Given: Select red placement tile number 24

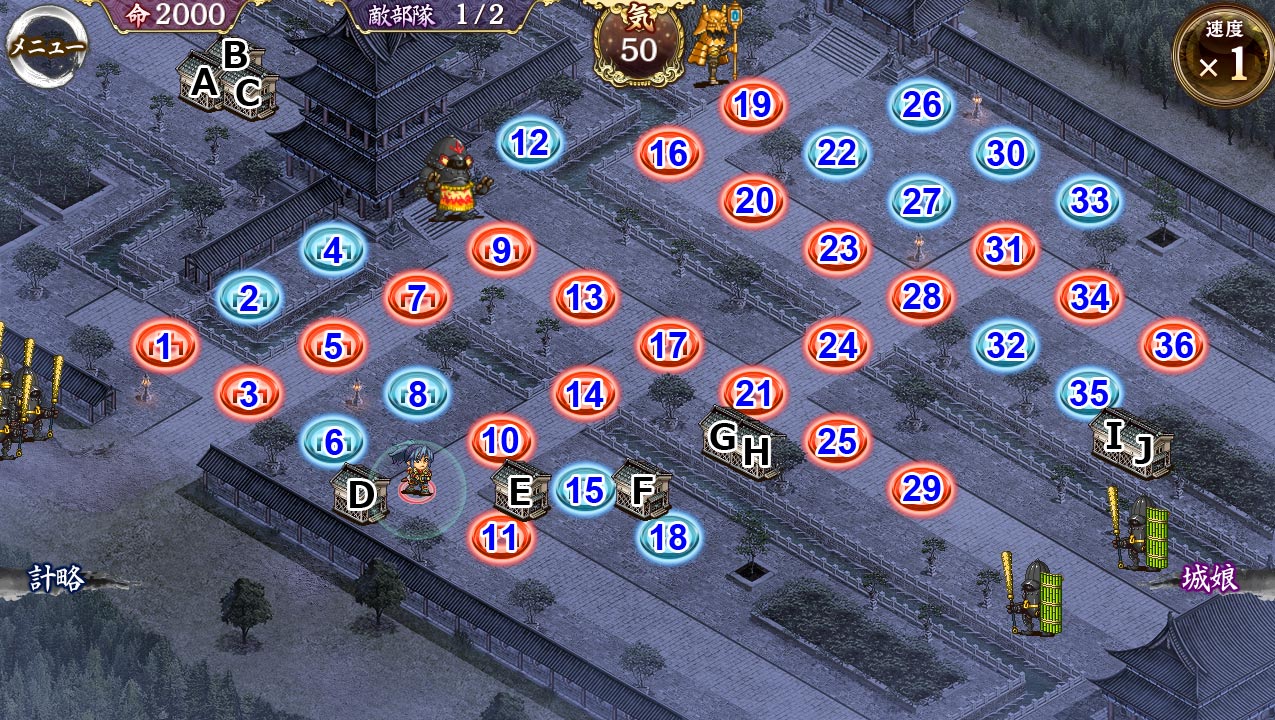Looking at the screenshot, I should pos(838,345).
